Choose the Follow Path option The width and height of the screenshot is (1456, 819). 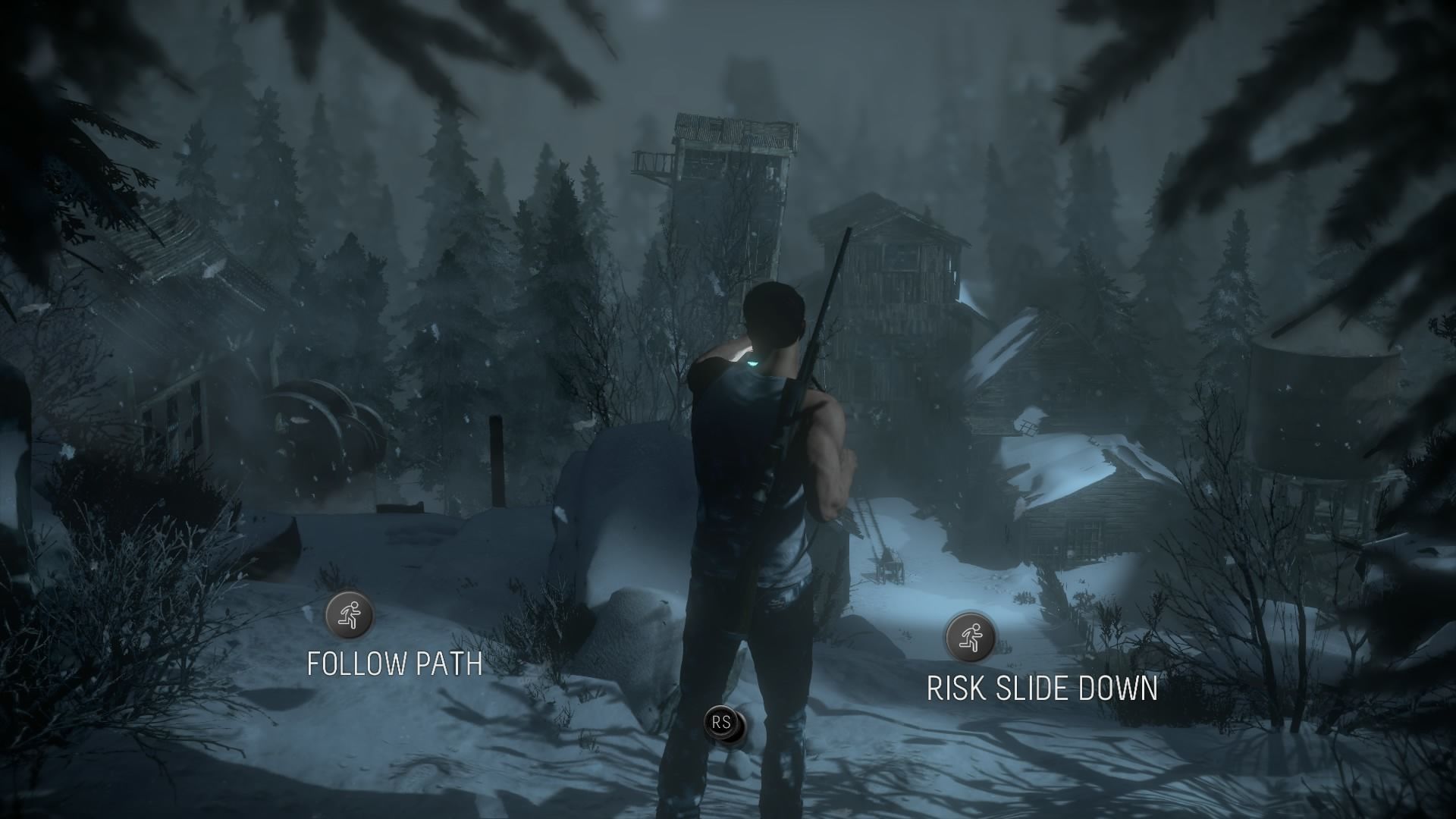[x=350, y=615]
